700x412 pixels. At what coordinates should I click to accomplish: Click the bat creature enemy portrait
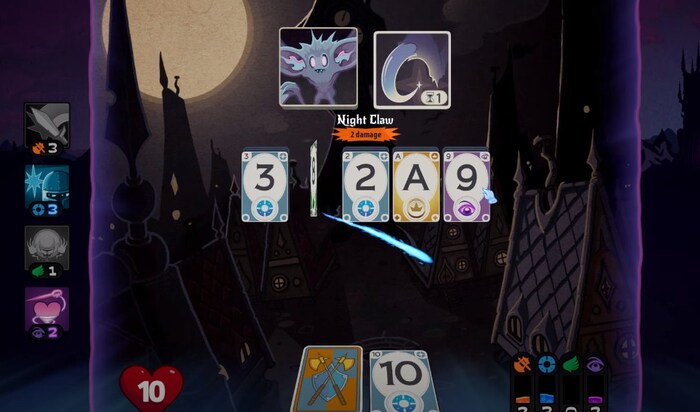(319, 68)
